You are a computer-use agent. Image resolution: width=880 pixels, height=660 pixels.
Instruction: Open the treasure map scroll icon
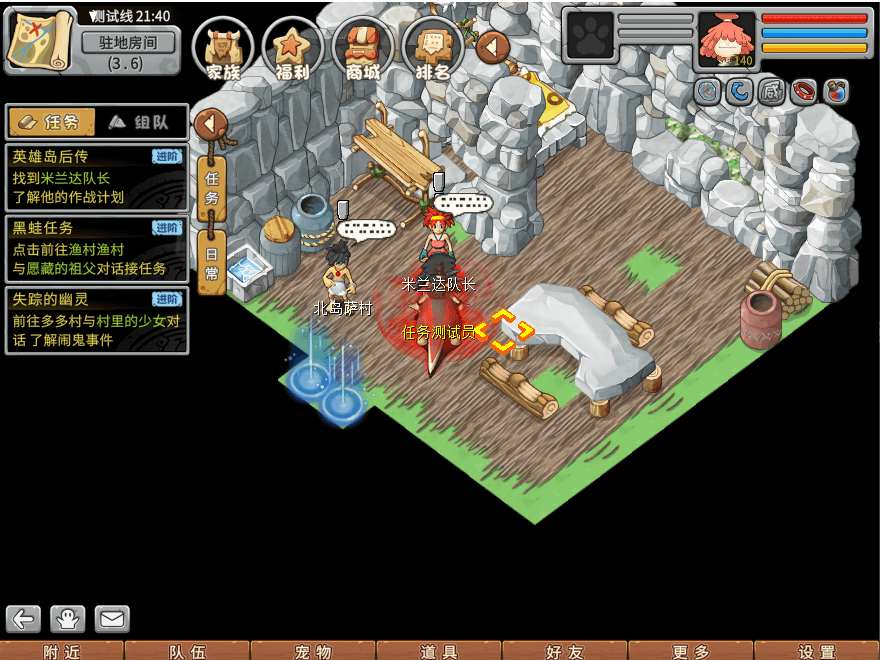pos(40,40)
